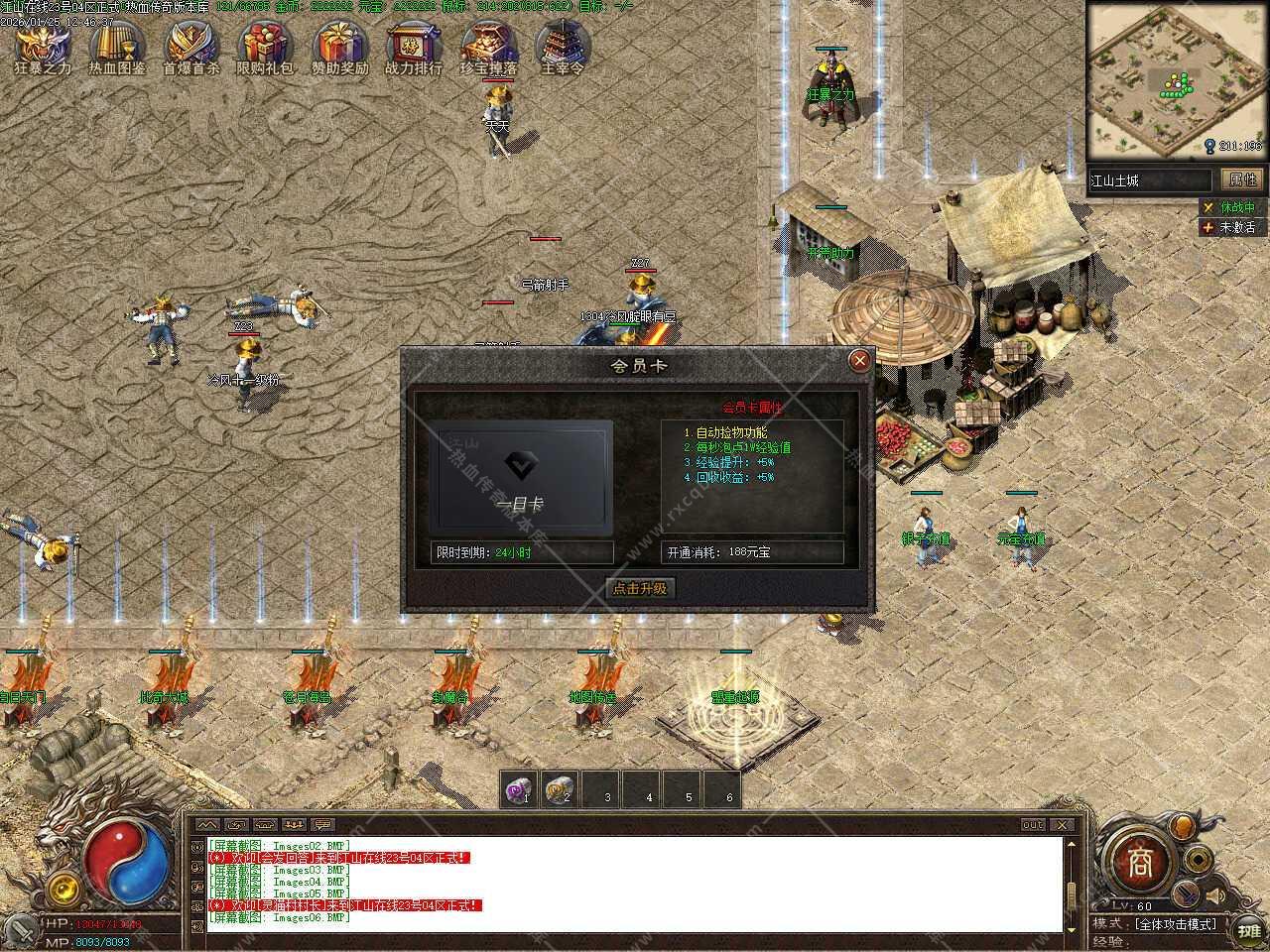This screenshot has height=952, width=1270.
Task: Open the 赞助奖励 sponsor rewards icon
Action: pos(340,46)
